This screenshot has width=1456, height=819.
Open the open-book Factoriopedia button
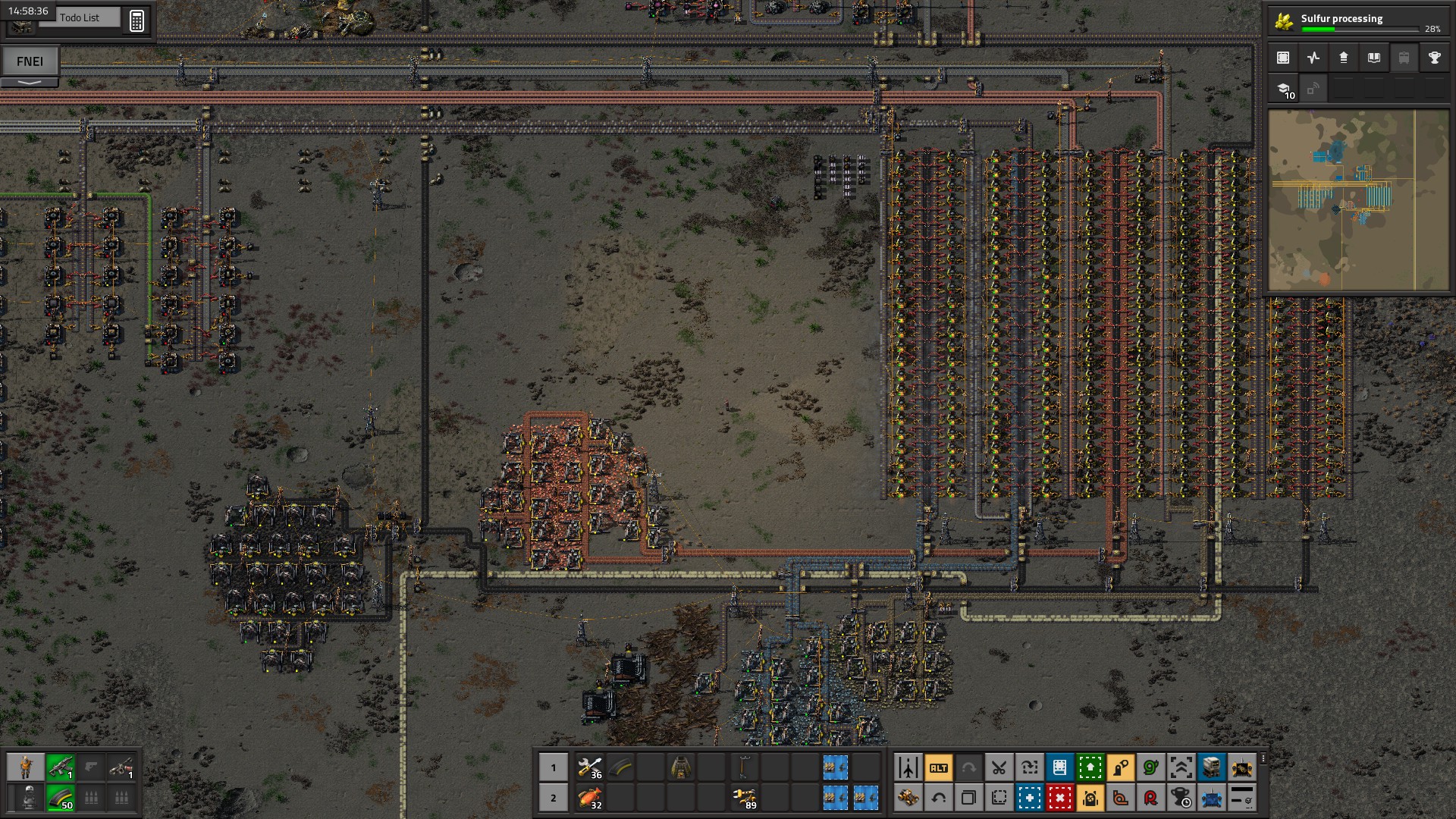pyautogui.click(x=1373, y=58)
